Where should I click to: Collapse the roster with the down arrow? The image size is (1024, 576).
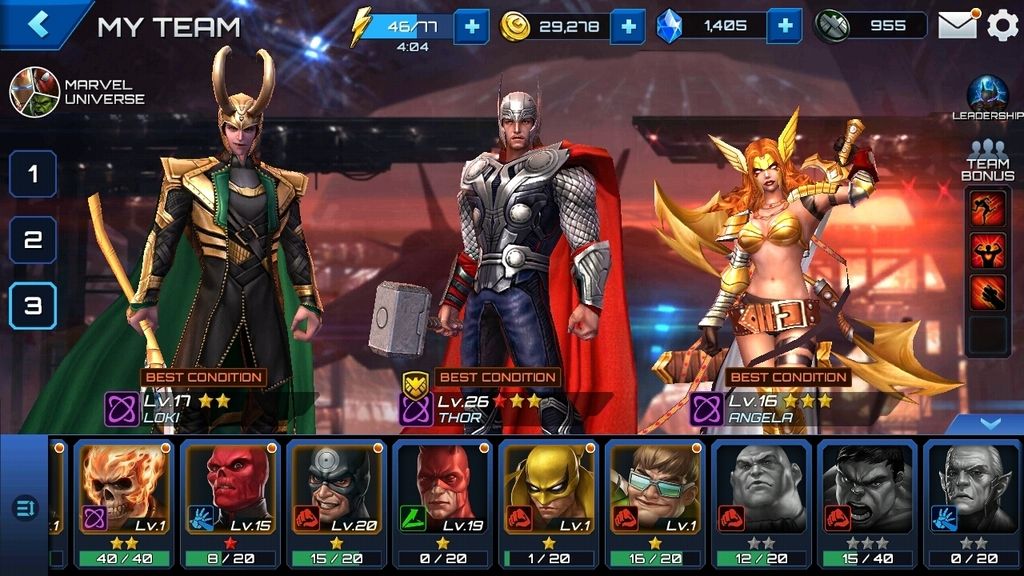coord(989,423)
